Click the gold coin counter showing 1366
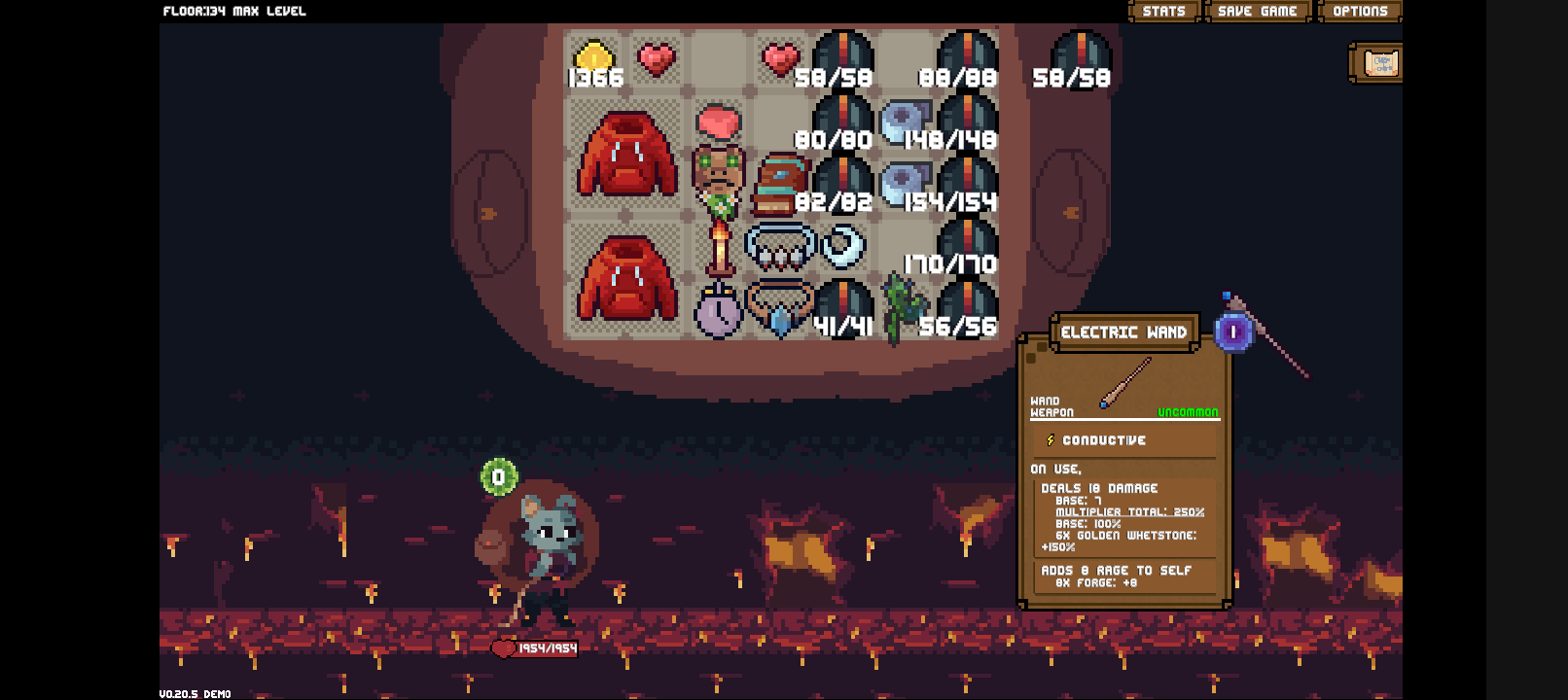1568x700 pixels. coord(595,60)
